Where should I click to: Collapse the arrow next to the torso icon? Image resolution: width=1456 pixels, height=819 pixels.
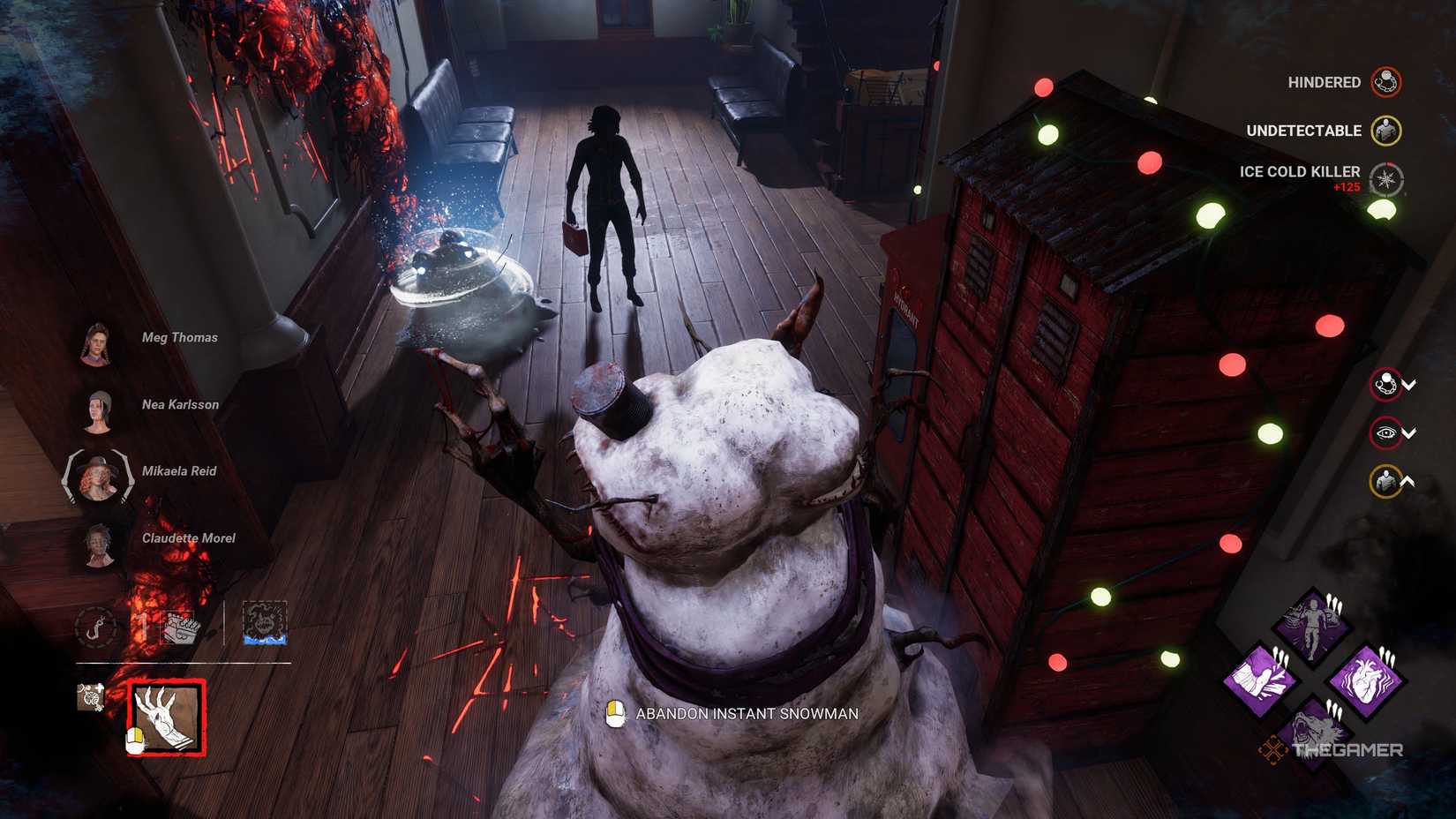pos(1407,481)
